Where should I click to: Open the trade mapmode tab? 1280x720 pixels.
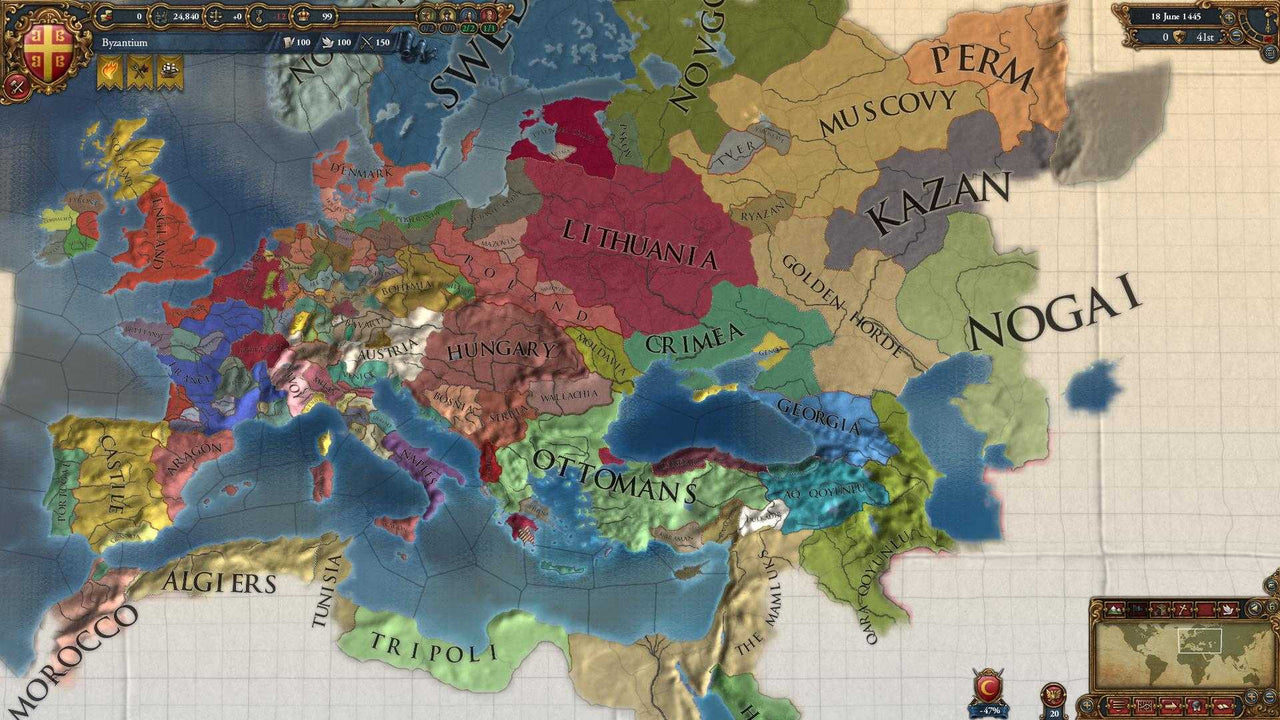coord(1205,609)
